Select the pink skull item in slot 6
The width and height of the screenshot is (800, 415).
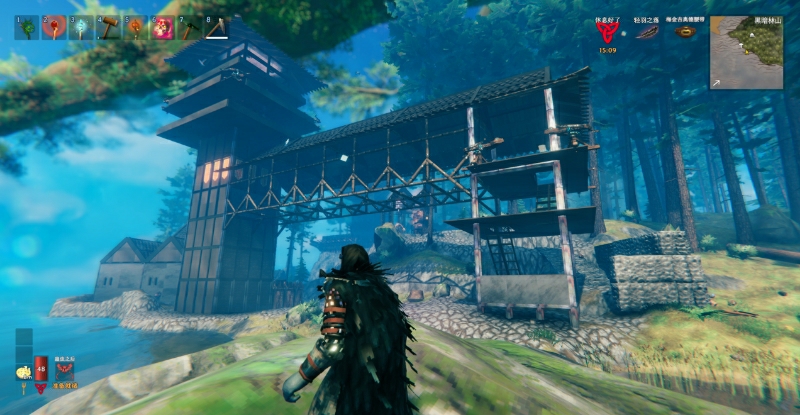coord(161,28)
